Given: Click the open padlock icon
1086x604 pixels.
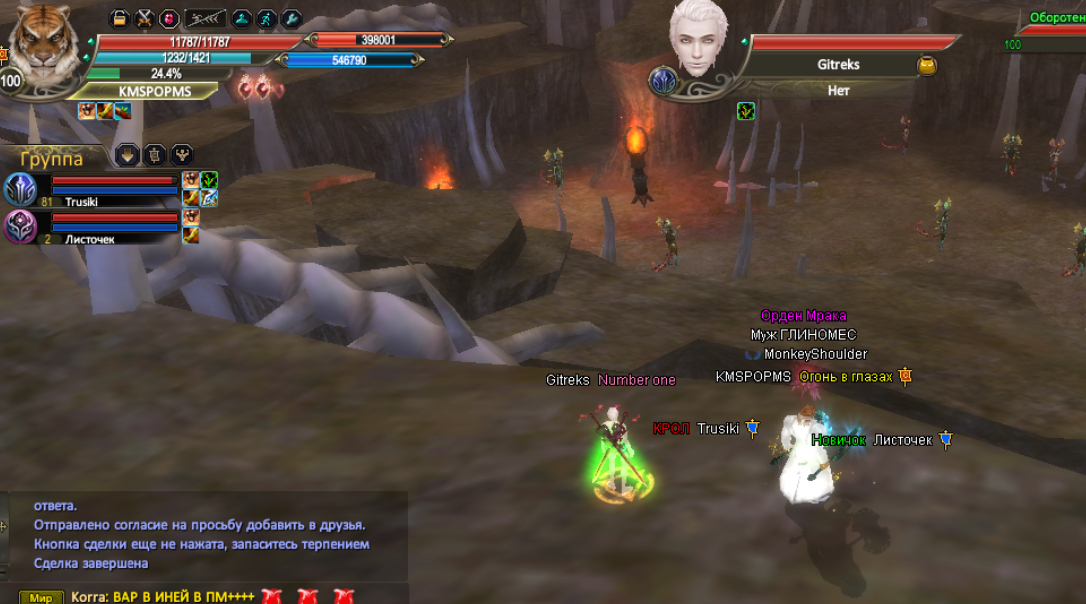Looking at the screenshot, I should pyautogui.click(x=119, y=18).
